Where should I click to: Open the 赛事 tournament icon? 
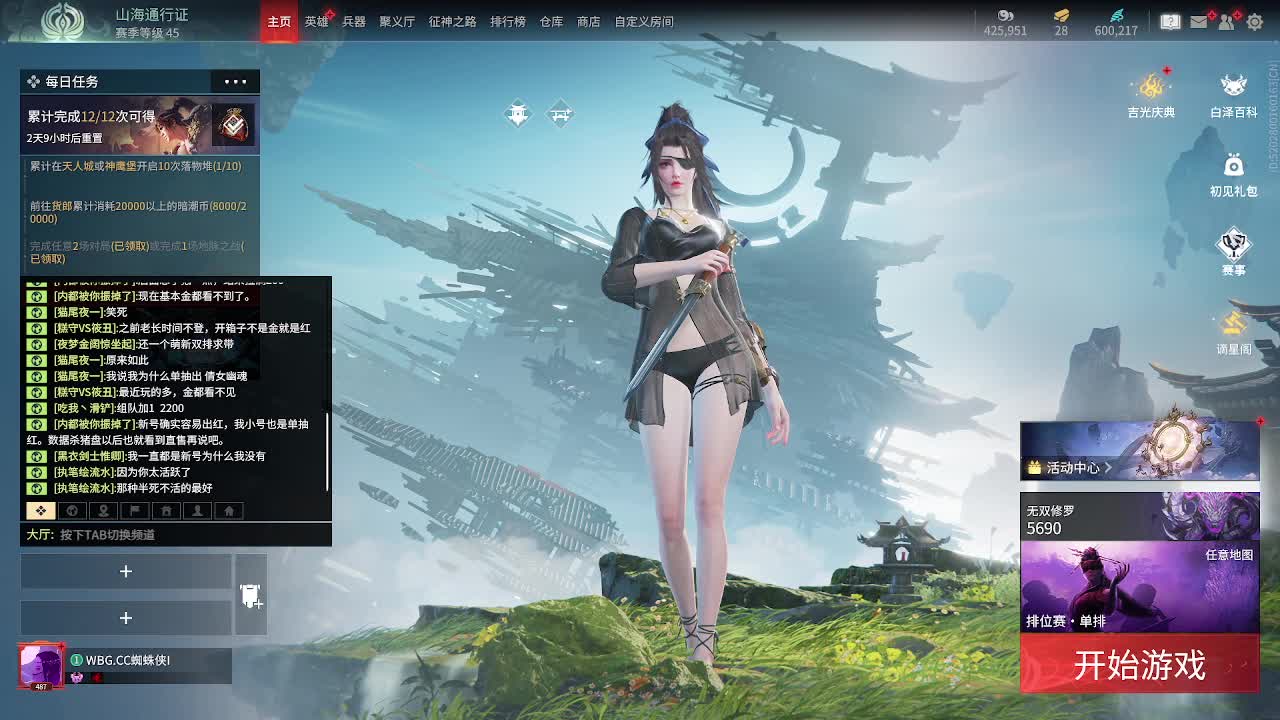coord(1233,252)
